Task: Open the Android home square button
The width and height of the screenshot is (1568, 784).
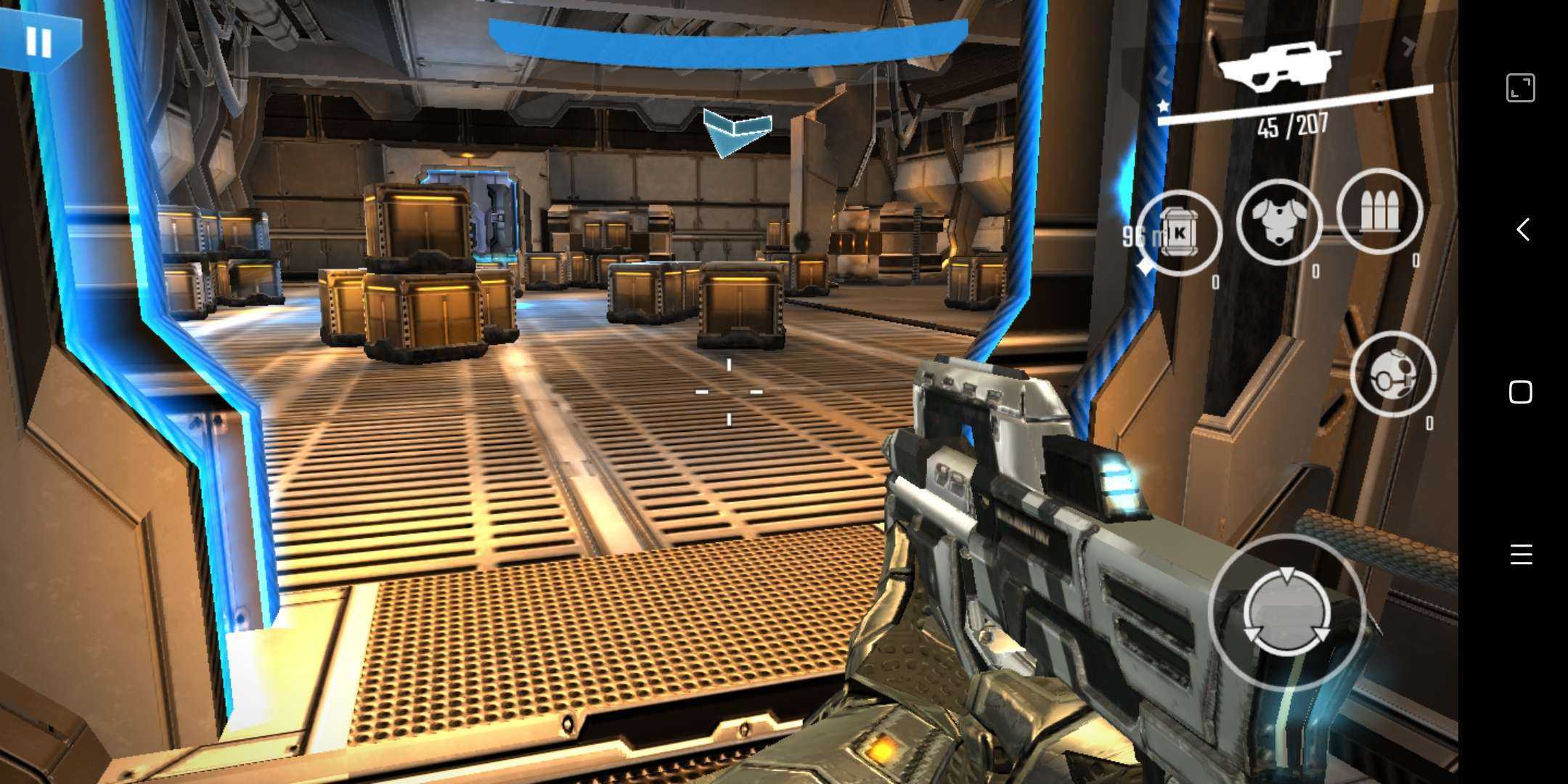Action: click(1521, 393)
